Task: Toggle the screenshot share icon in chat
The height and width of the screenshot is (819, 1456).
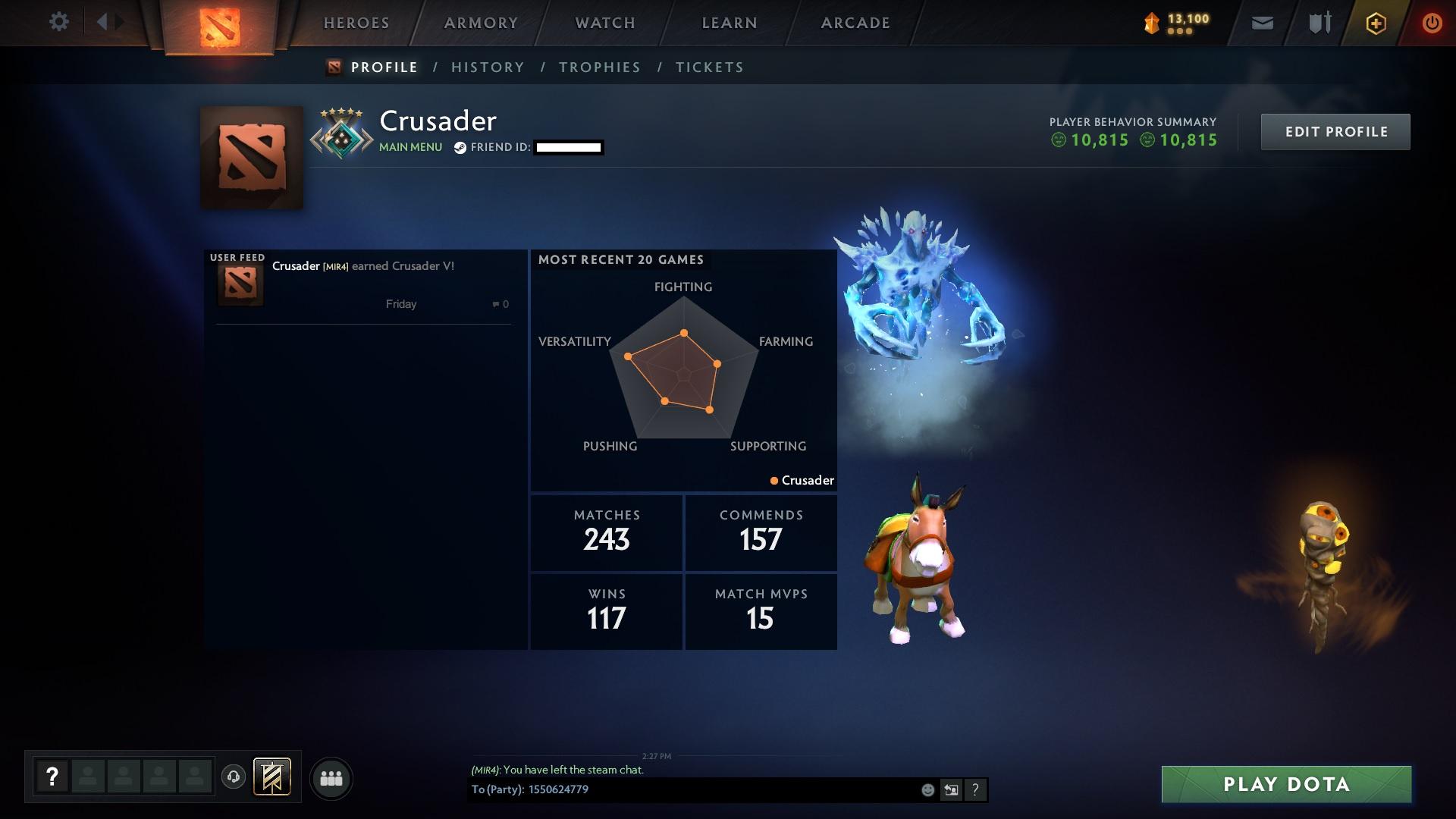Action: pyautogui.click(x=951, y=790)
